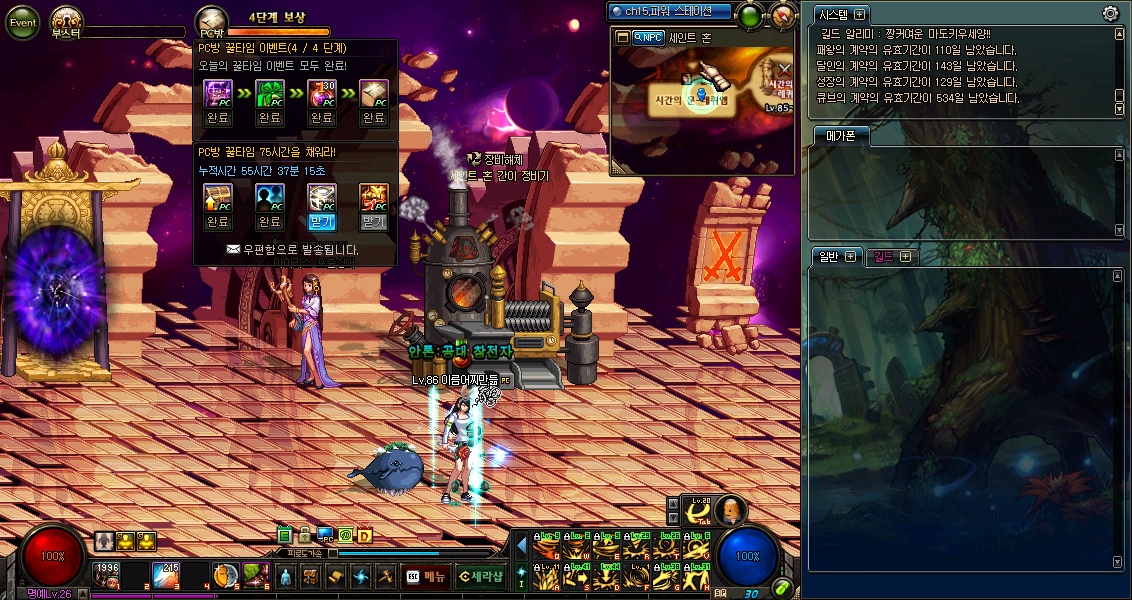
Task: Open the ESC 메뉴 button
Action: (x=425, y=576)
